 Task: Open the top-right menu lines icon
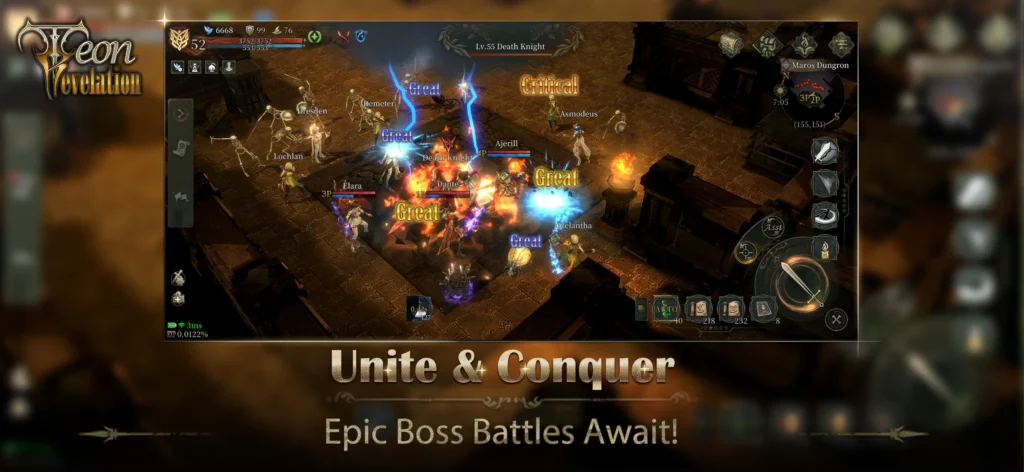click(x=841, y=44)
